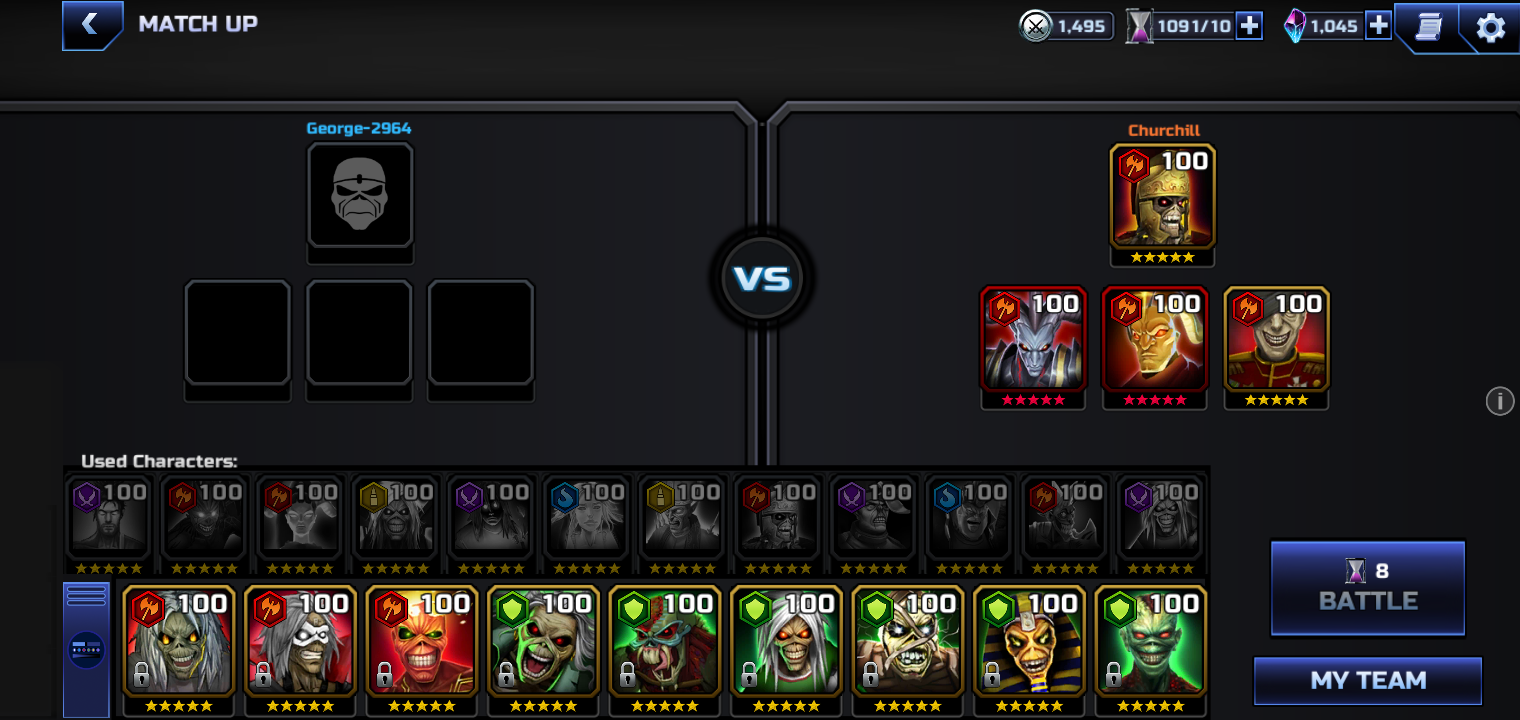
Task: Choose the white-haired sentinel Eddie on green background
Action: [x=786, y=641]
